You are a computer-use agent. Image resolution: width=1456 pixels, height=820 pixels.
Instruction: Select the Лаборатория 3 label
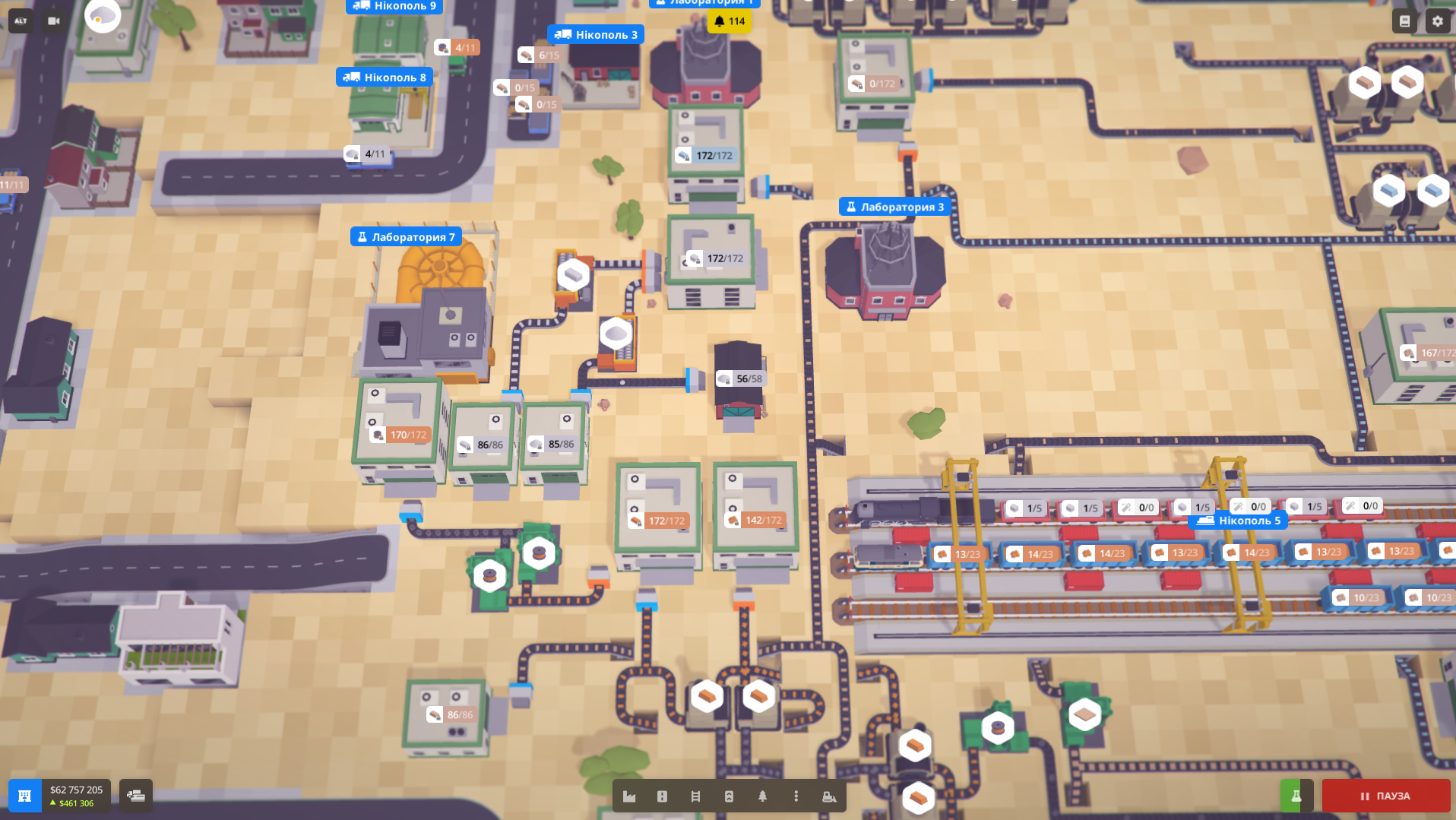tap(894, 206)
